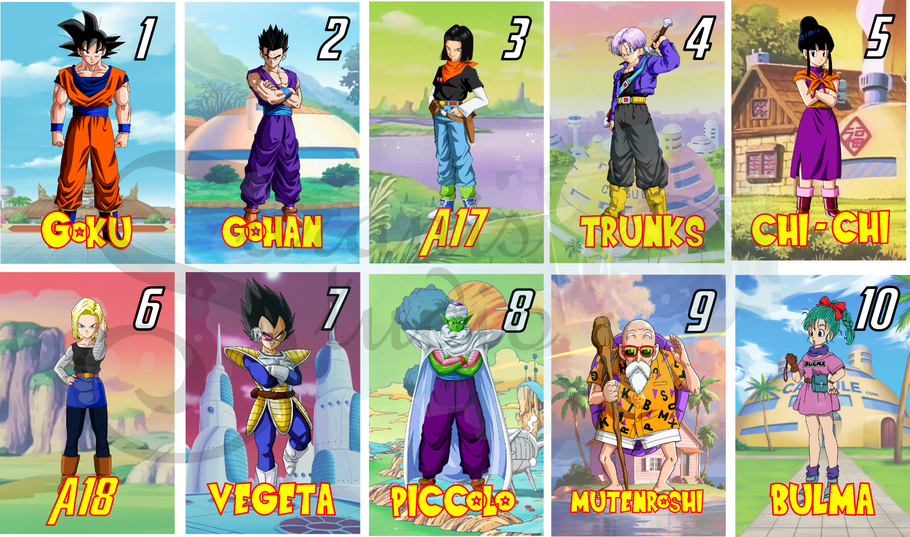The image size is (910, 537).
Task: Select the A18 card numbered 6
Action: (x=88, y=402)
